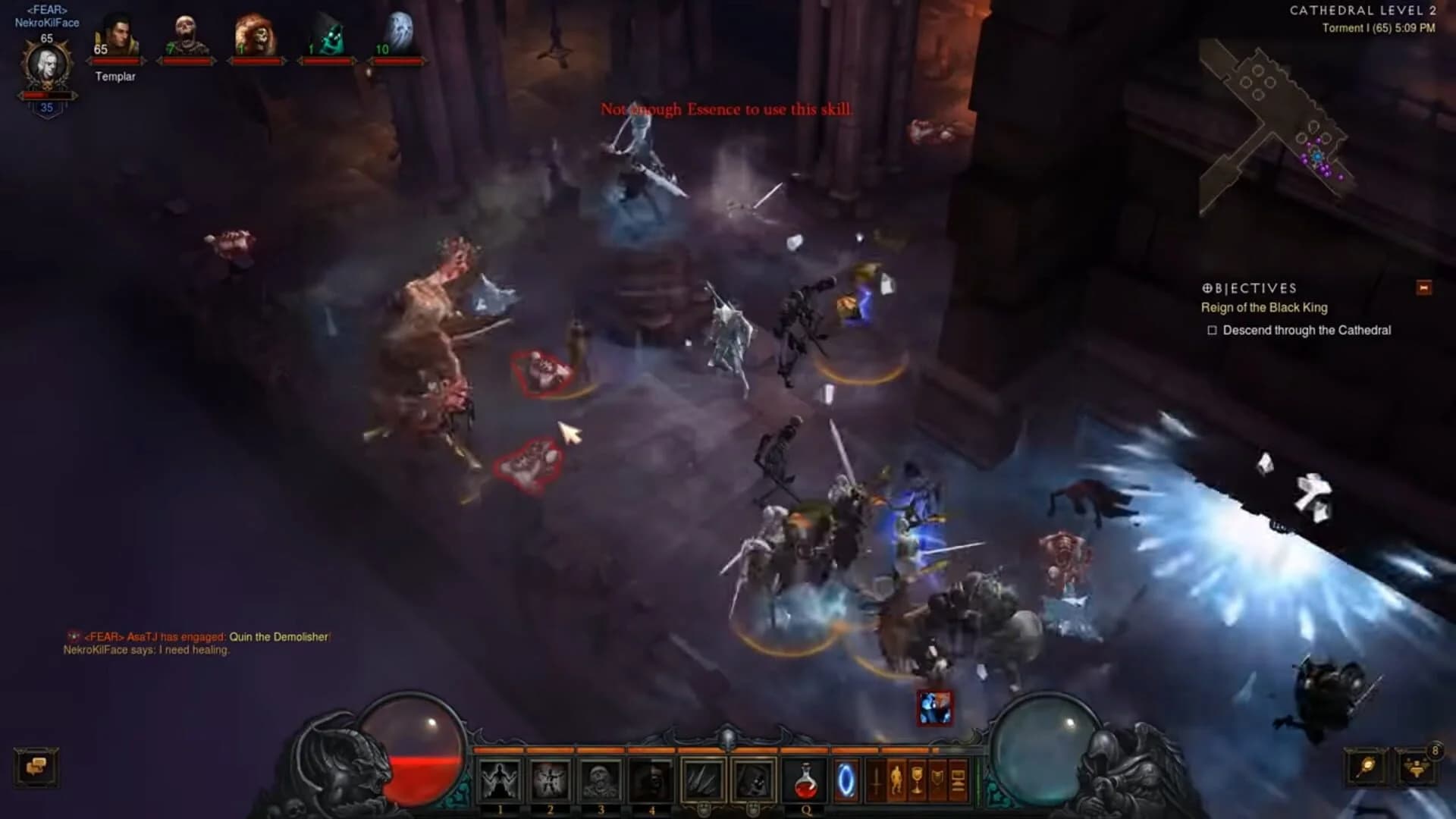
Task: Click the Reign of the Black King quest title
Action: [x=1264, y=308]
